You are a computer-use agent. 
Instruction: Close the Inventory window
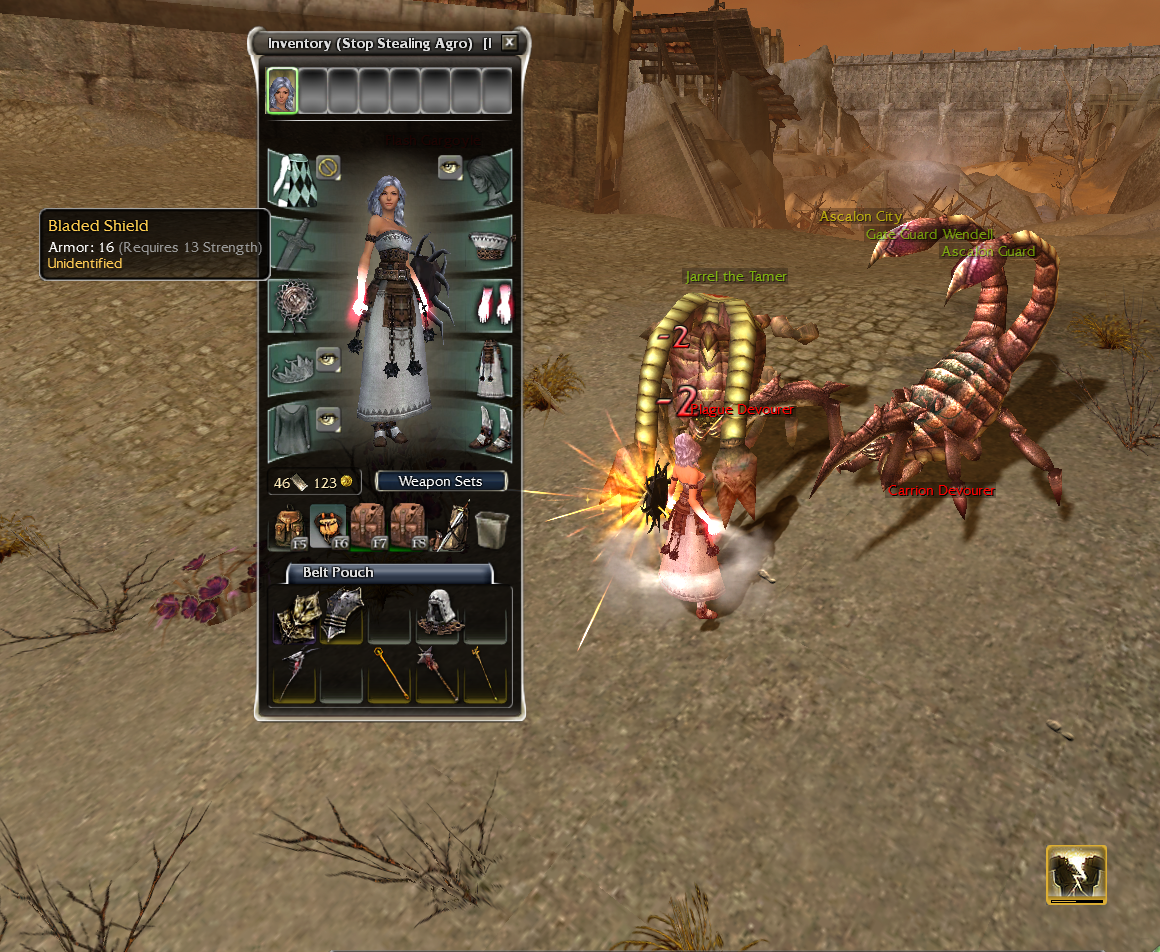(x=509, y=43)
